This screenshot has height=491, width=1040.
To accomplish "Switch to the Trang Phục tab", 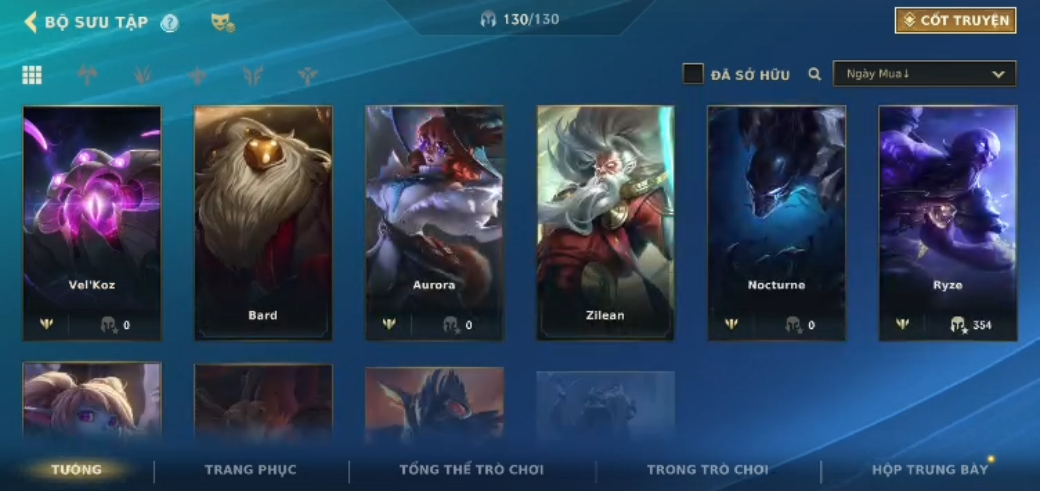I will (x=250, y=470).
